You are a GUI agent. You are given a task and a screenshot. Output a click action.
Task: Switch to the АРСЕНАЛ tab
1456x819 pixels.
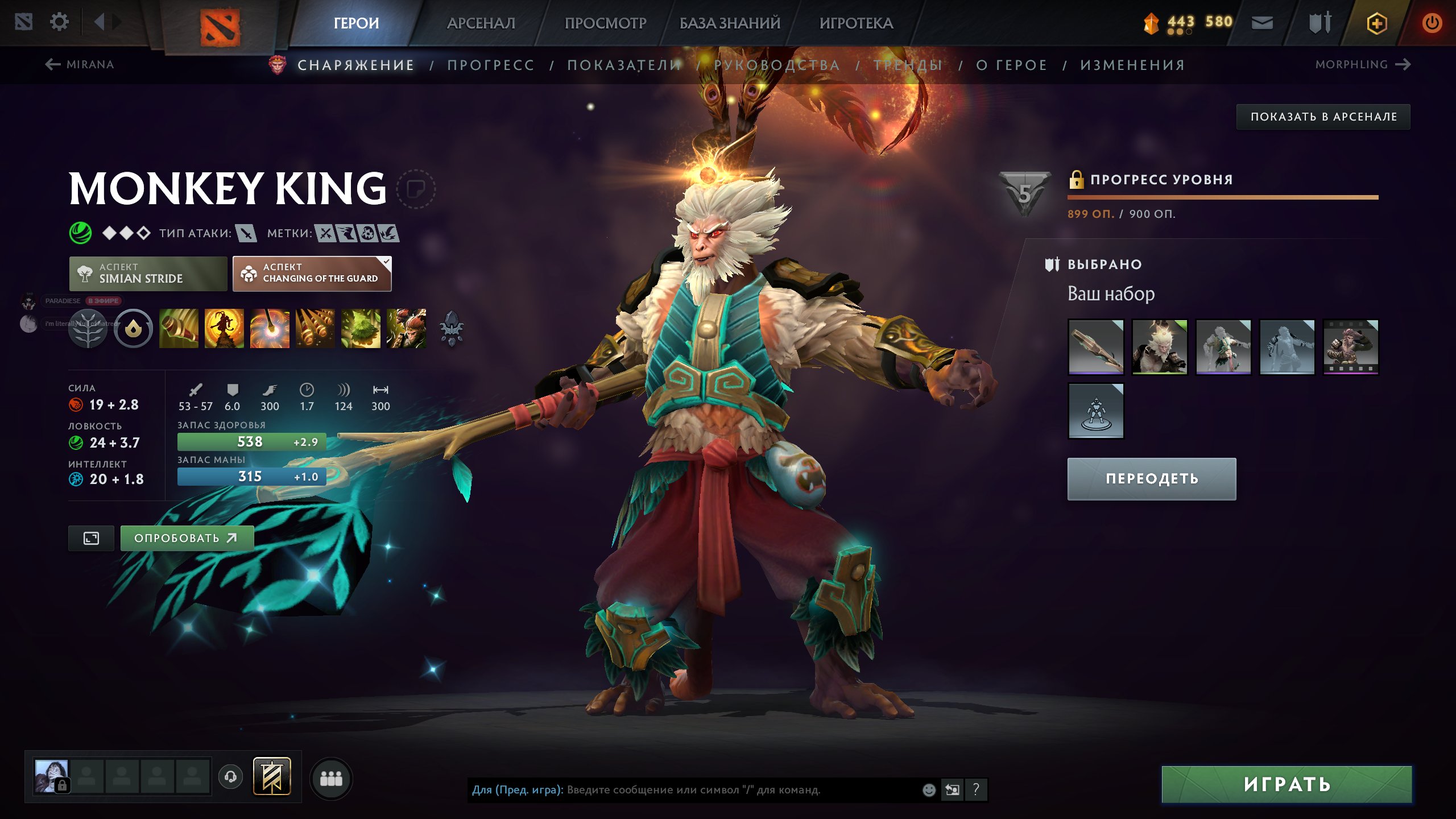[x=481, y=23]
